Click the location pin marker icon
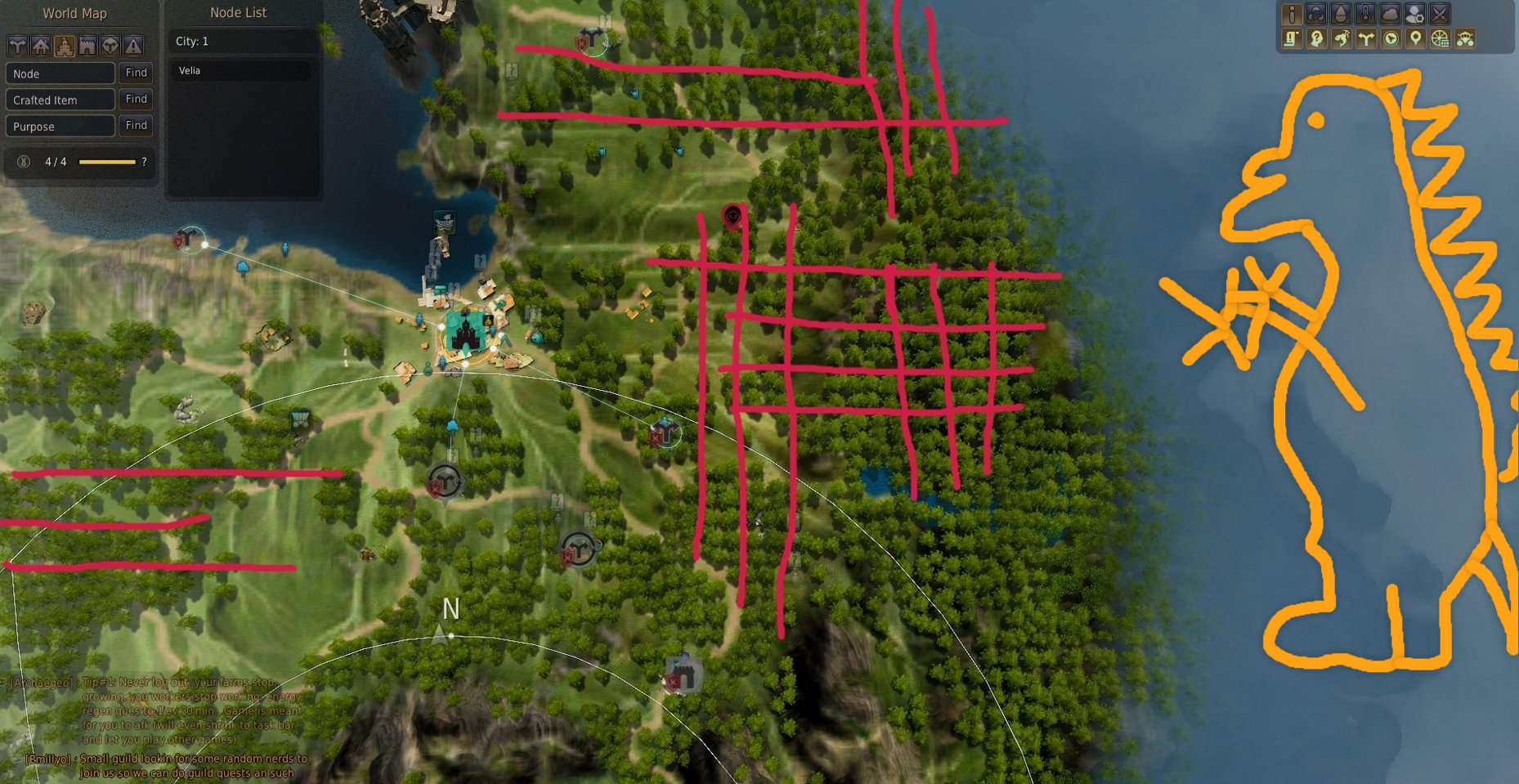 [1416, 39]
